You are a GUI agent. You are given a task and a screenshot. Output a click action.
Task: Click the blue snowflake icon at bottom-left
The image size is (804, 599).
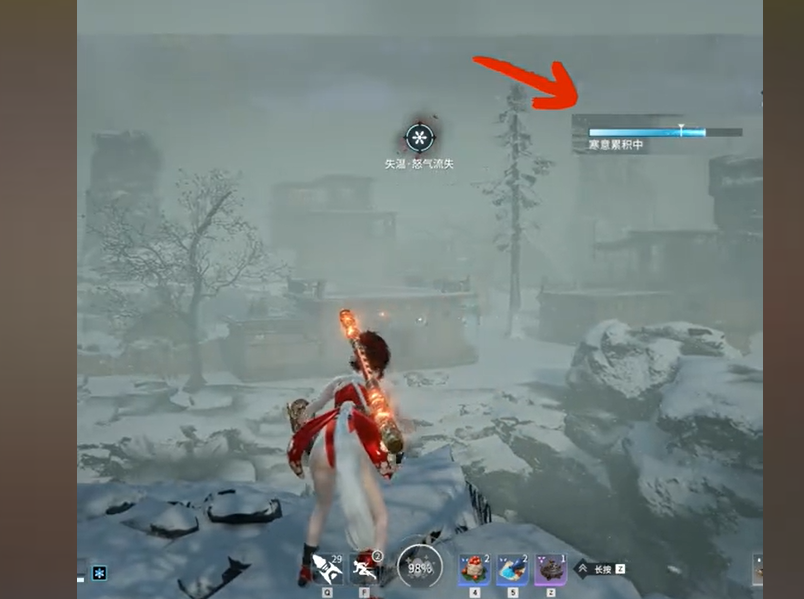point(99,573)
